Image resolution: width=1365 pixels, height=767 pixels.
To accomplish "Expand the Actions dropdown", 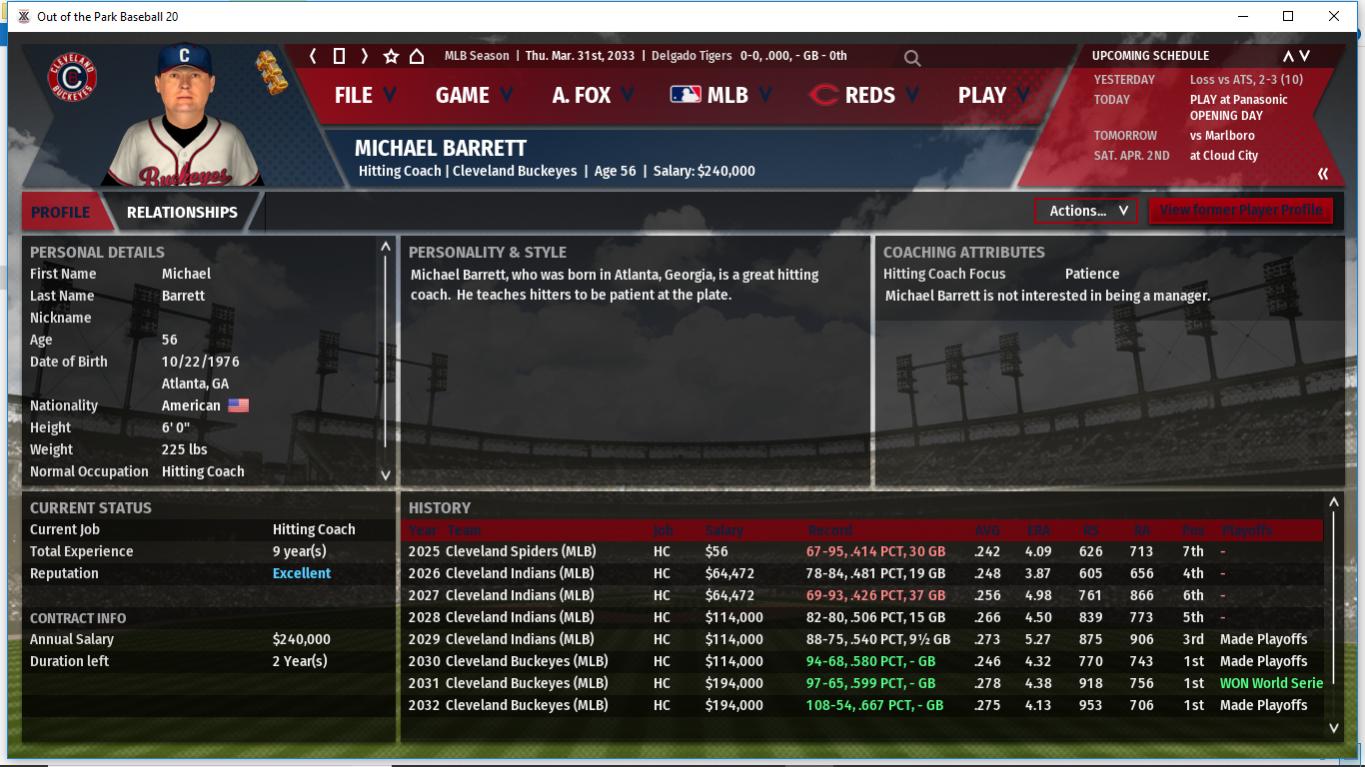I will coord(1086,211).
